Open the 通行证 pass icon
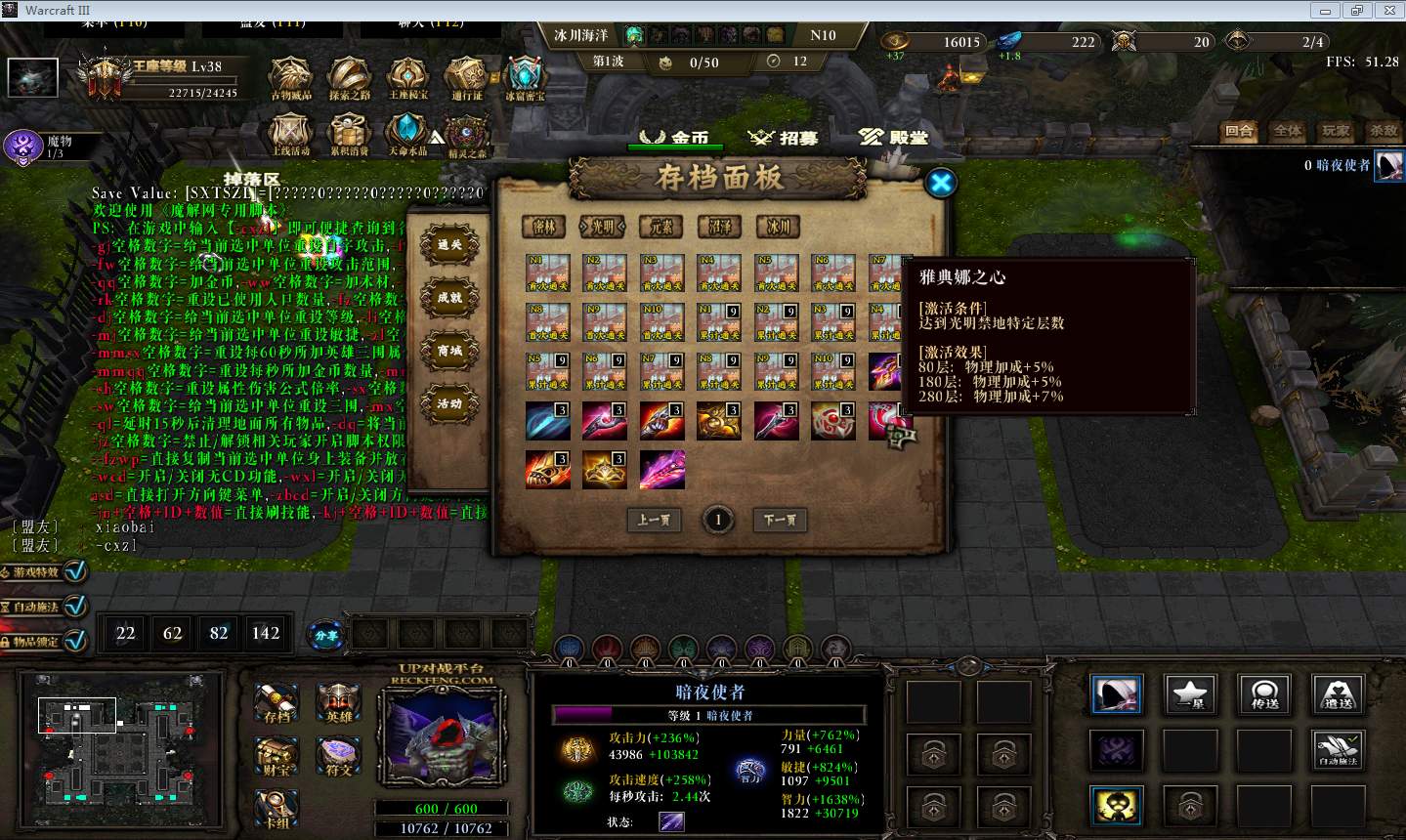The width and height of the screenshot is (1406, 840). click(x=466, y=78)
